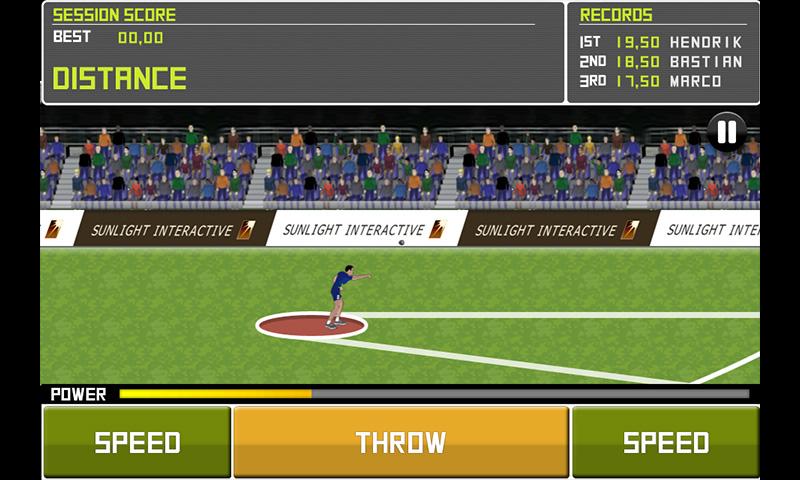Viewport: 800px width, 480px height.
Task: Tap the right SPEED button
Action: click(665, 441)
